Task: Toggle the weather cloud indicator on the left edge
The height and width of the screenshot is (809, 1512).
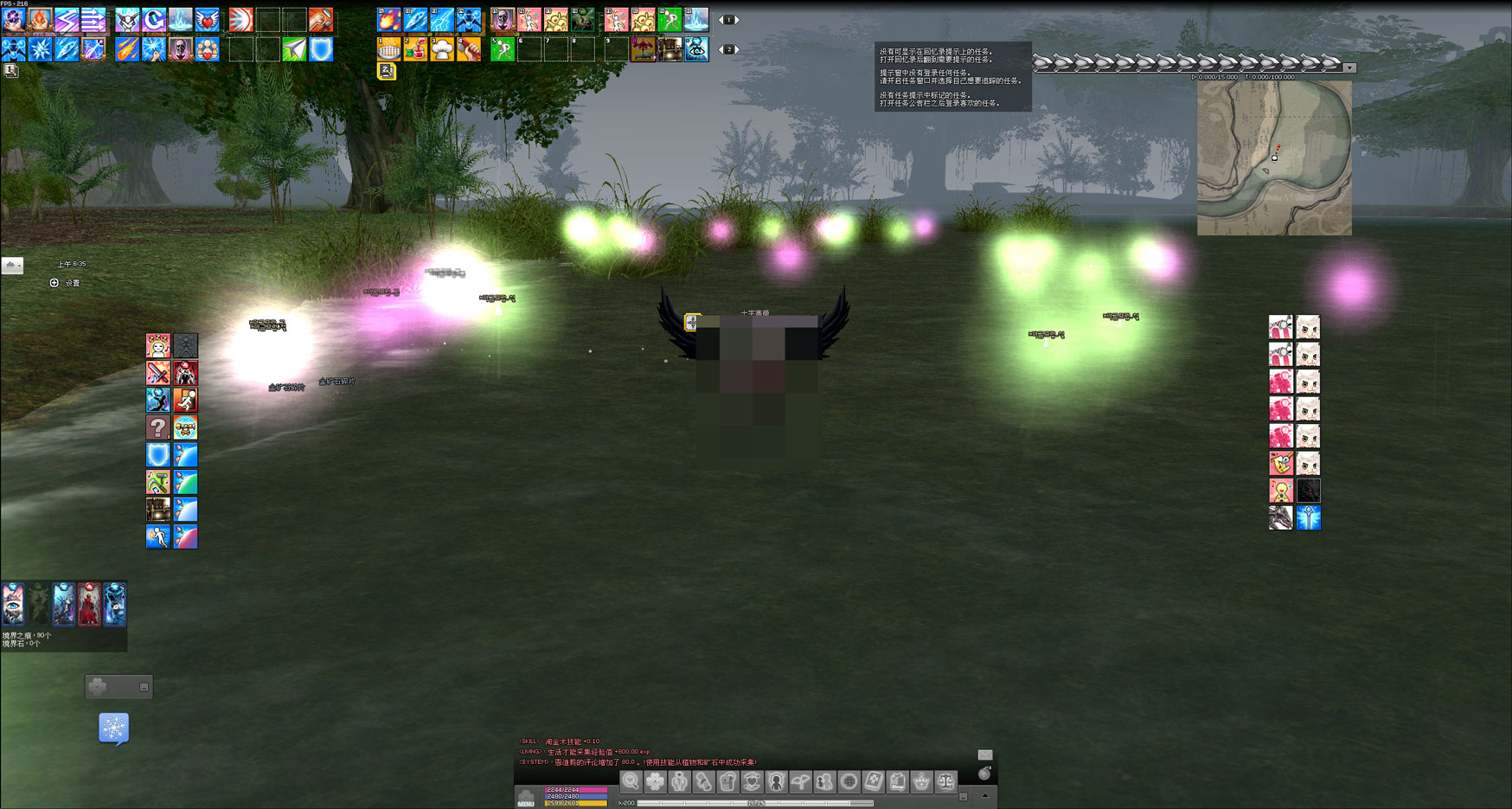Action: [x=12, y=266]
